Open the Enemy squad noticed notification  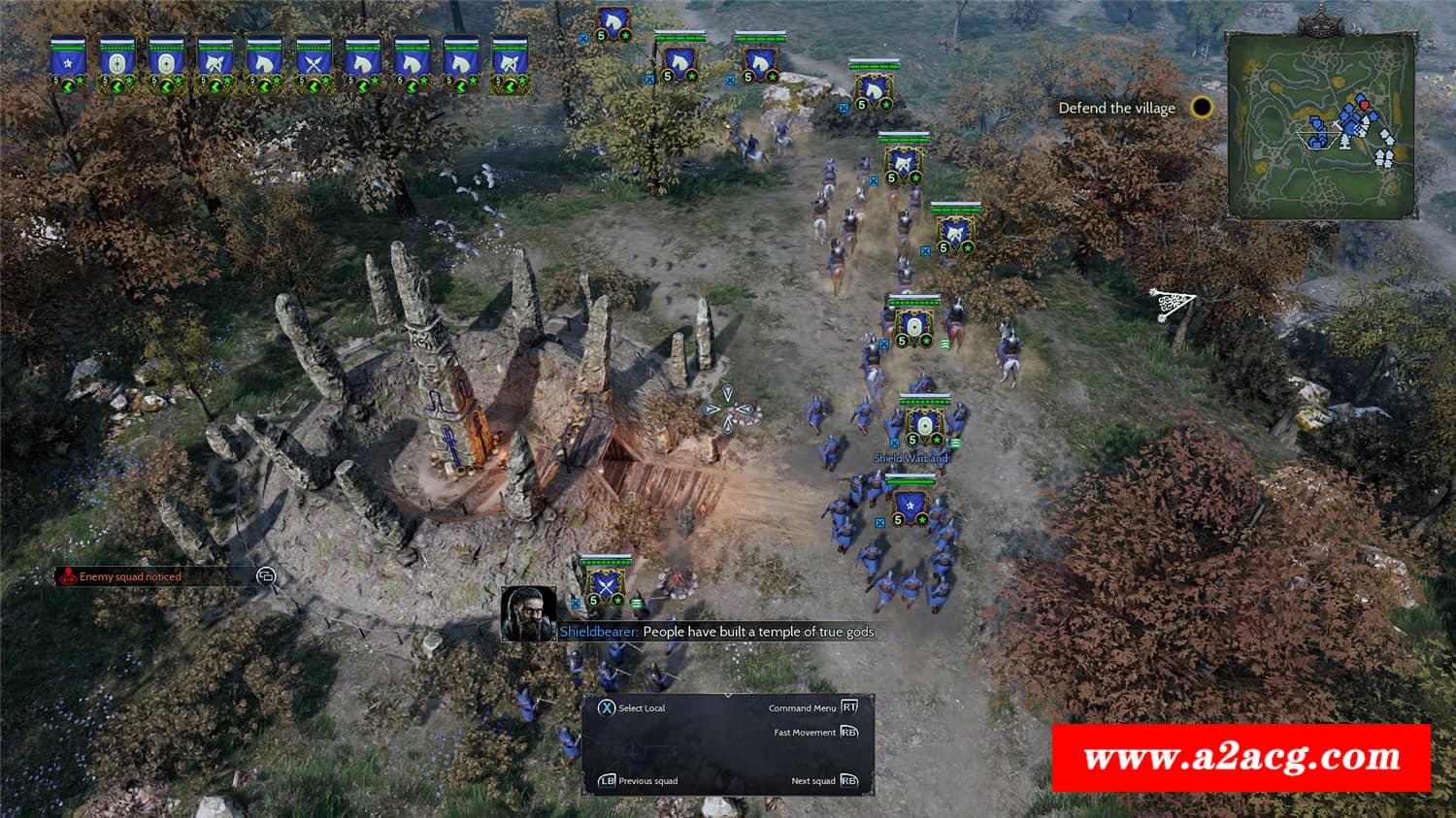[x=130, y=576]
